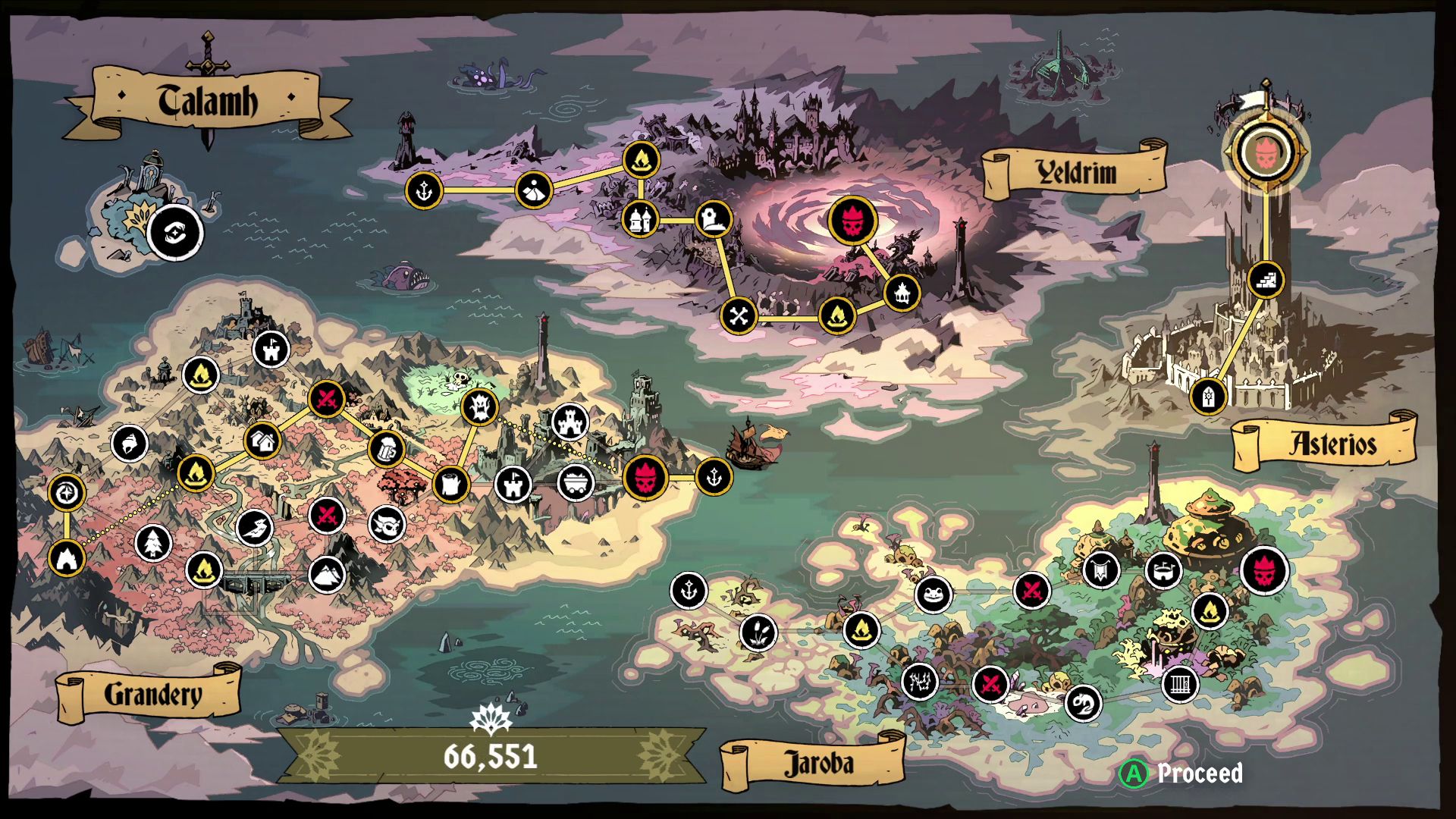Click the Grandery harbor anchor node
This screenshot has height=819, width=1456.
(x=713, y=477)
